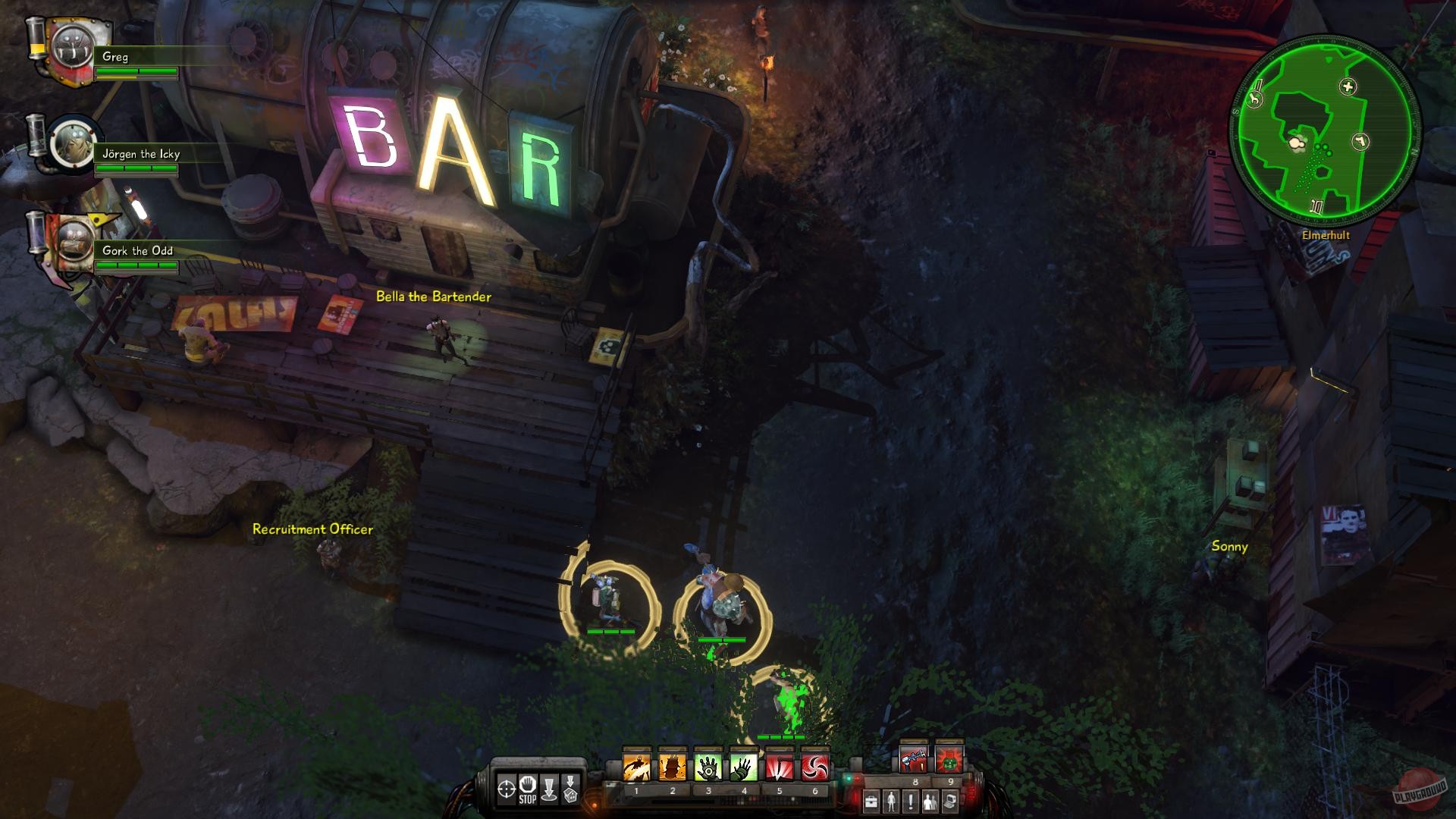The image size is (1456, 819).
Task: Activate the orange charging figure ability
Action: pos(635,767)
